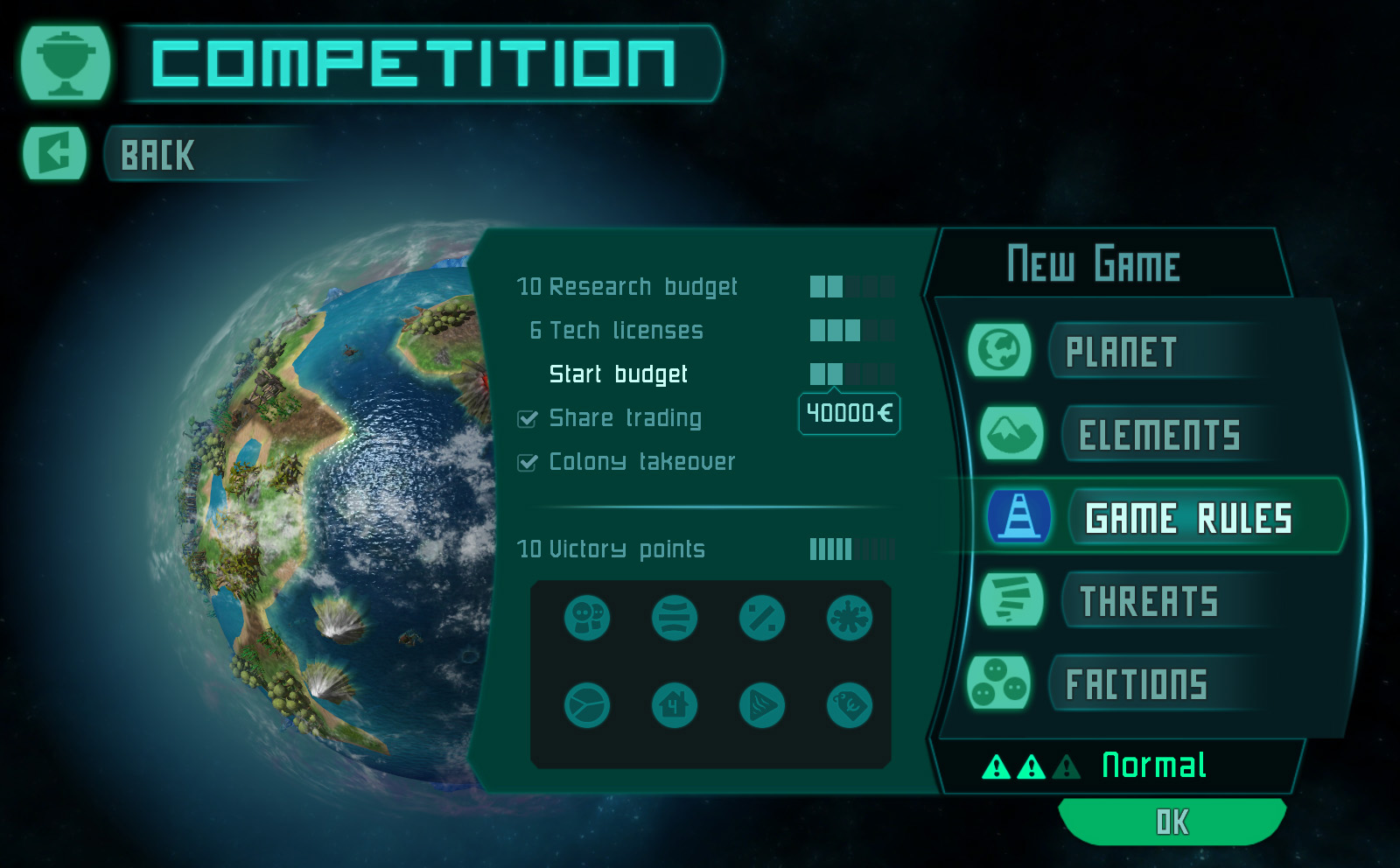The image size is (1400, 868).
Task: Adjust the Research budget slider
Action: (851, 286)
